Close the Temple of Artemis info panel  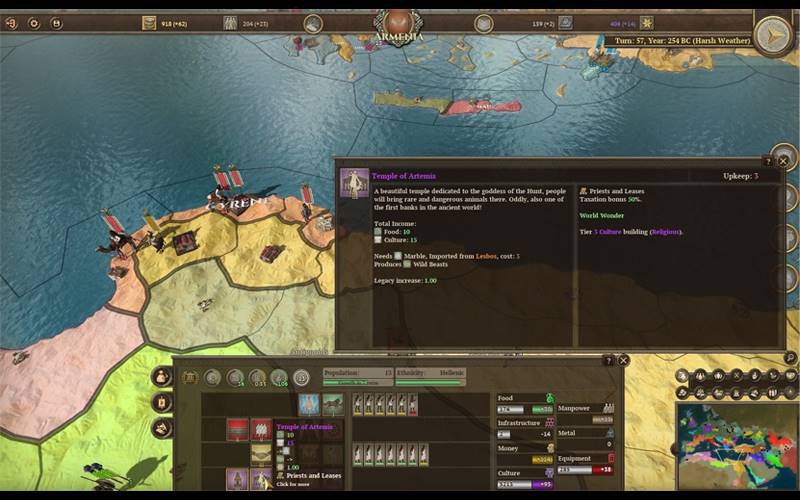[x=783, y=160]
